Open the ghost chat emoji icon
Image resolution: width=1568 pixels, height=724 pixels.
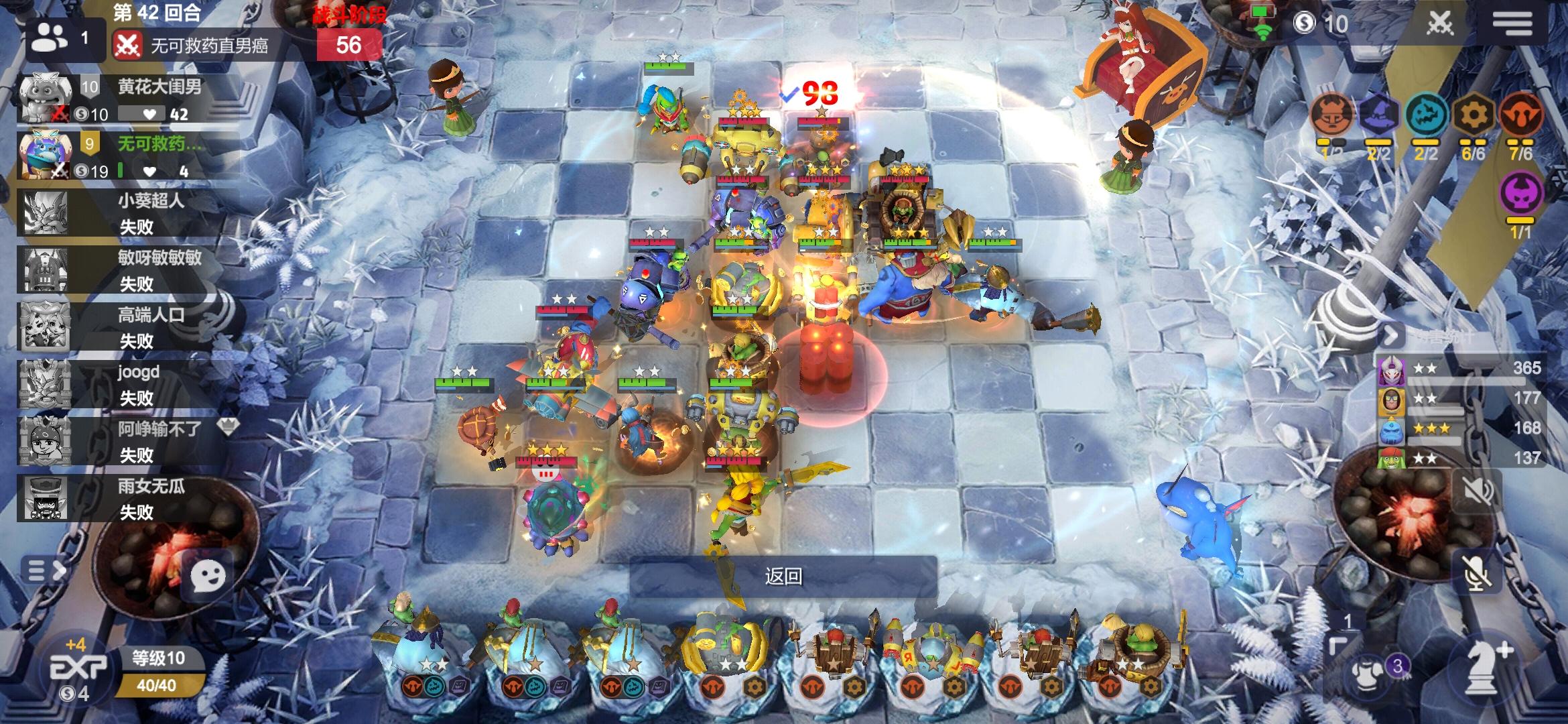[x=208, y=575]
